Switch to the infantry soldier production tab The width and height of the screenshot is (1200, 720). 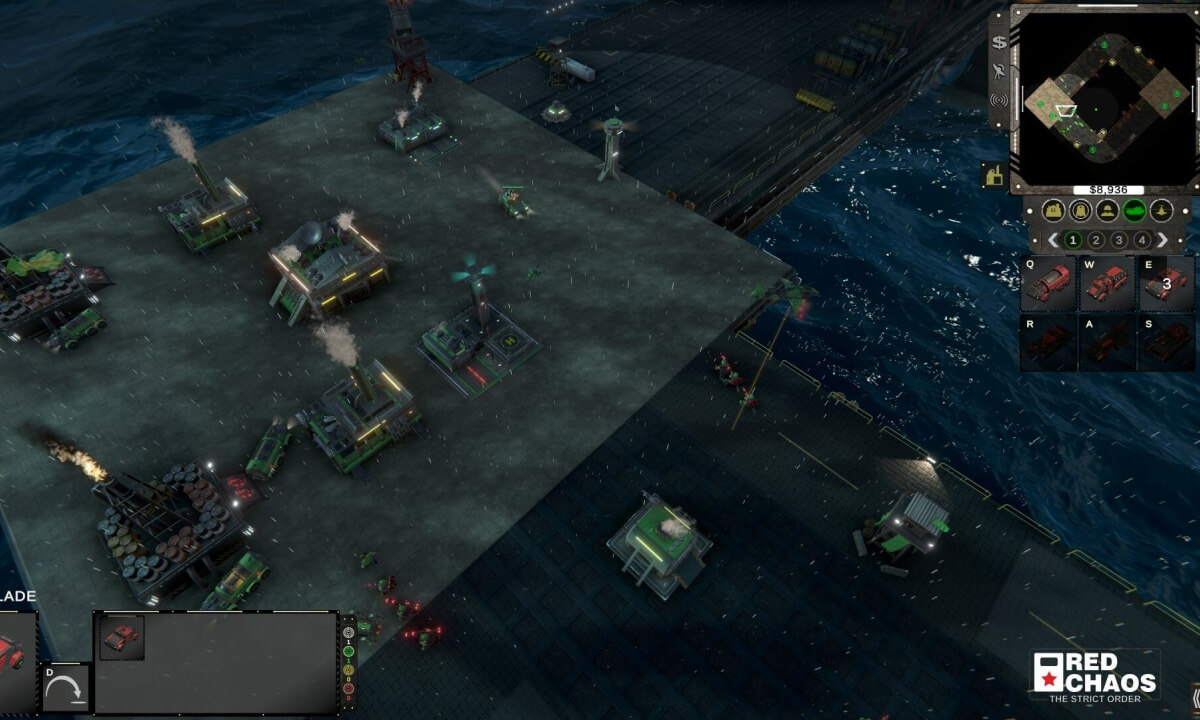1107,211
